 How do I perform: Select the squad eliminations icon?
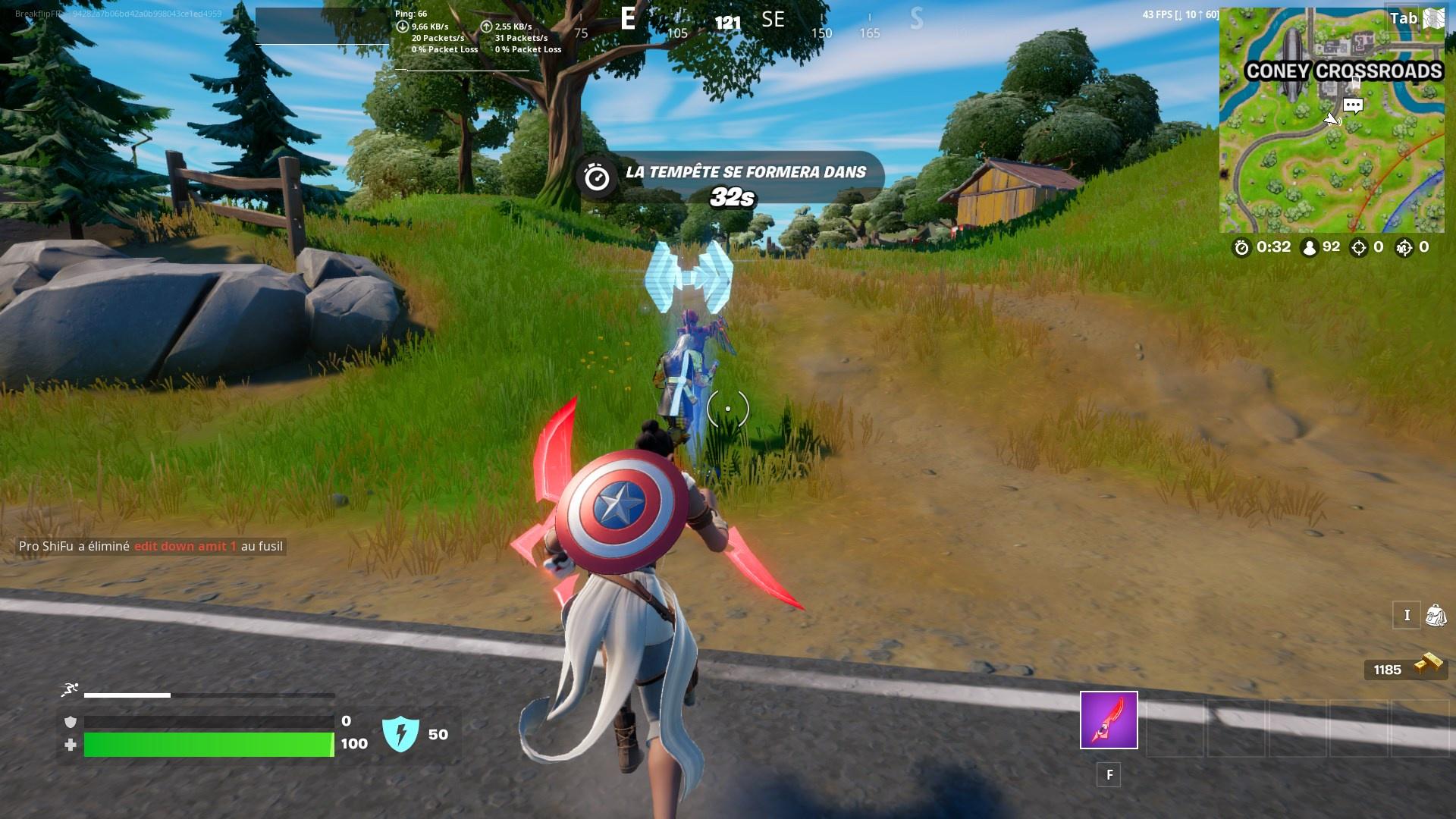[x=1403, y=247]
